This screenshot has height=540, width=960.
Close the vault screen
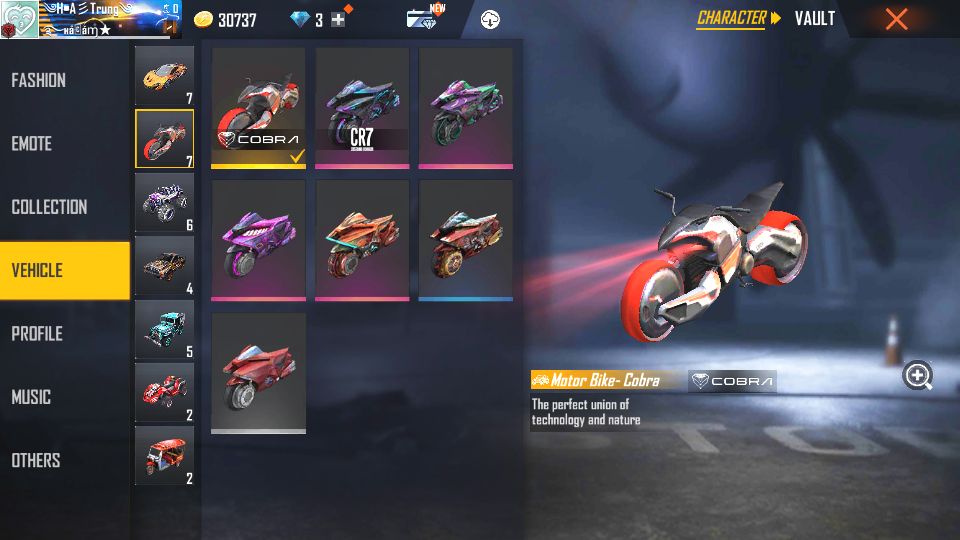point(897,19)
